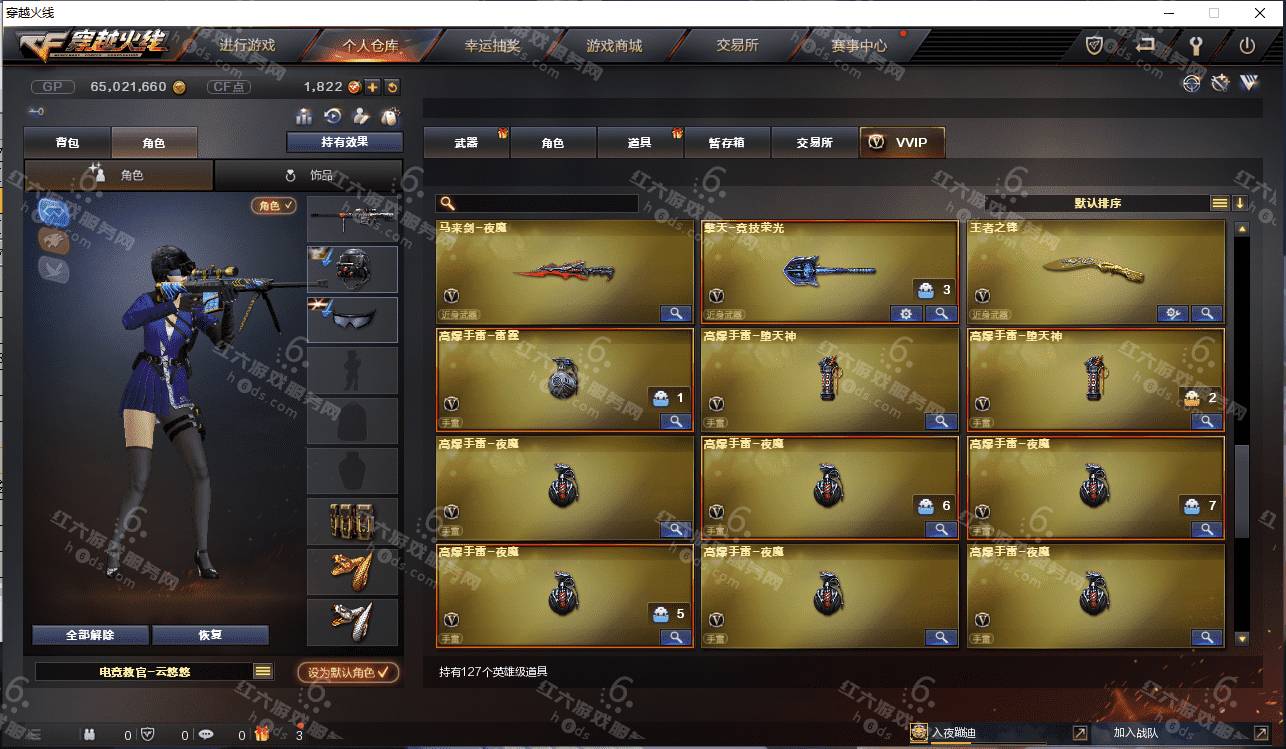Open the 交易所 menu in top bar
This screenshot has width=1286, height=749.
coord(737,46)
